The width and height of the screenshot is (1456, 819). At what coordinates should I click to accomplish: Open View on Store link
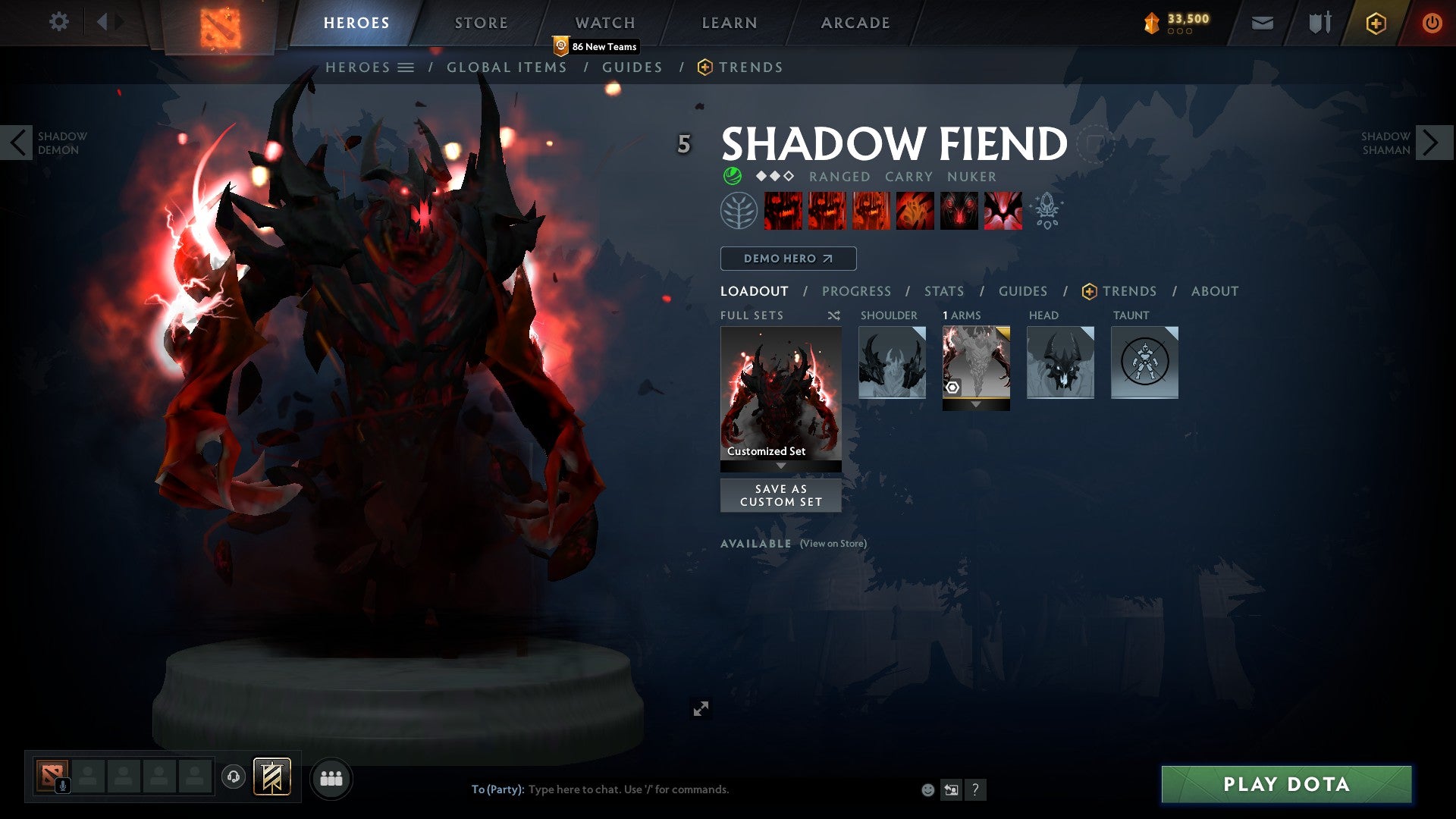pos(833,543)
